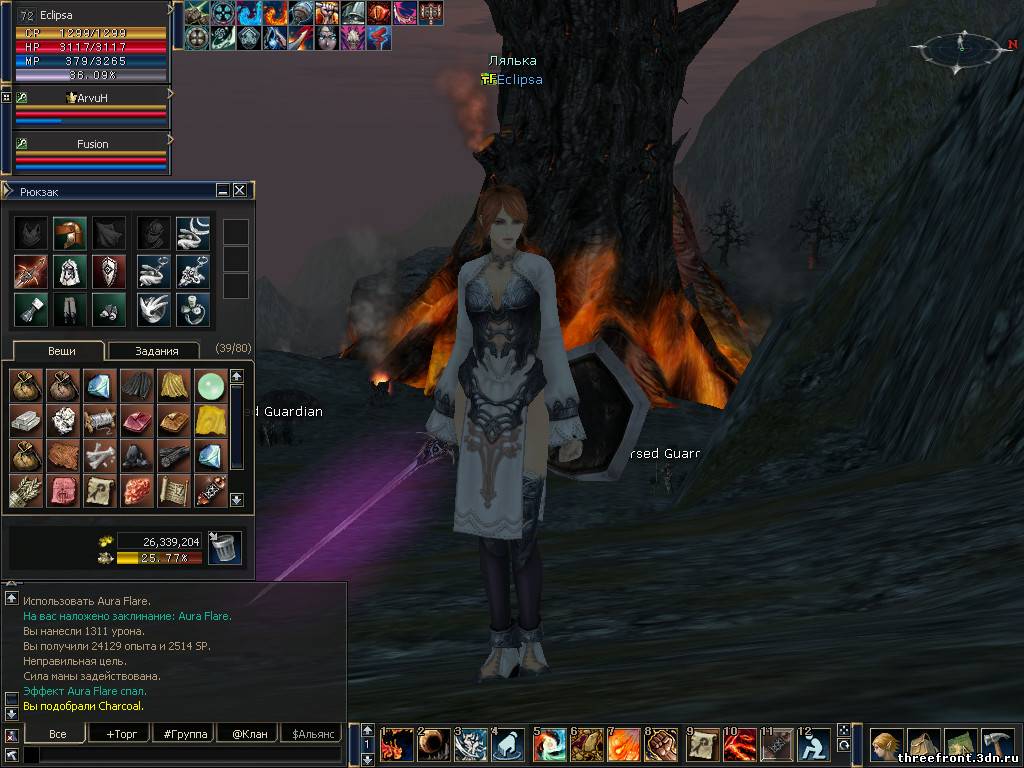Select the green orb item in inventory

pyautogui.click(x=210, y=386)
